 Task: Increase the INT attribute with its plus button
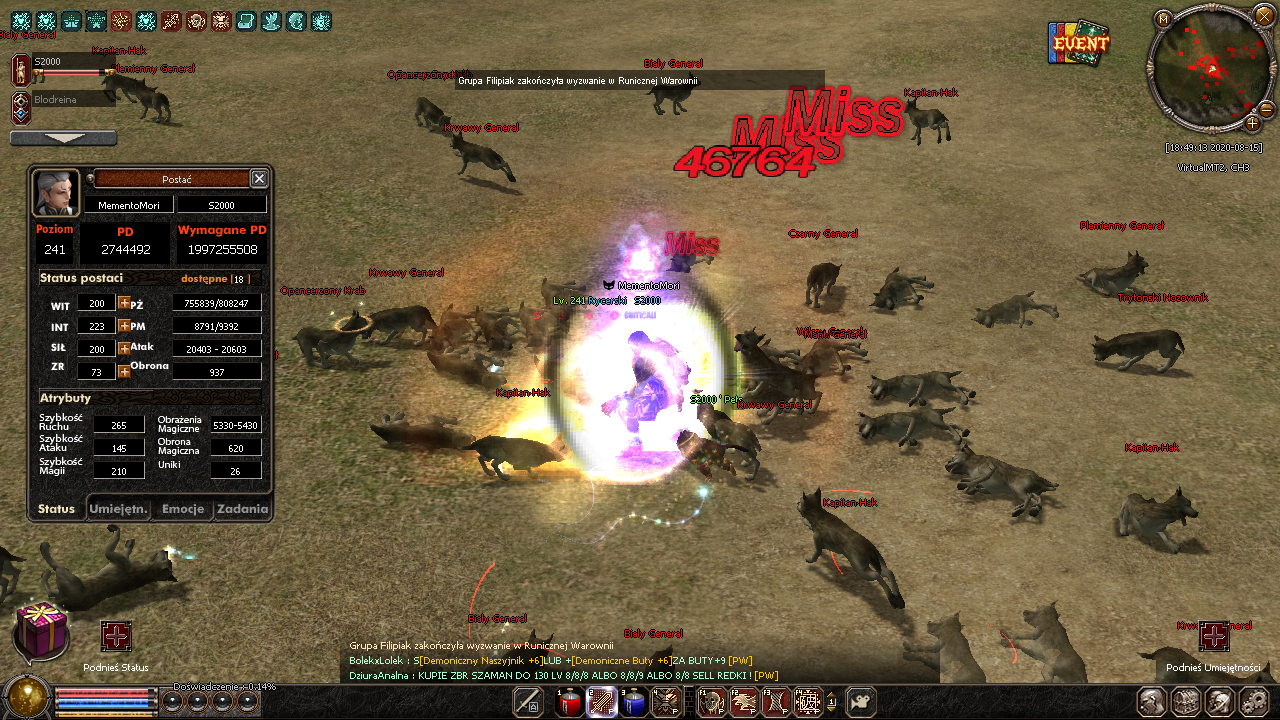point(124,326)
